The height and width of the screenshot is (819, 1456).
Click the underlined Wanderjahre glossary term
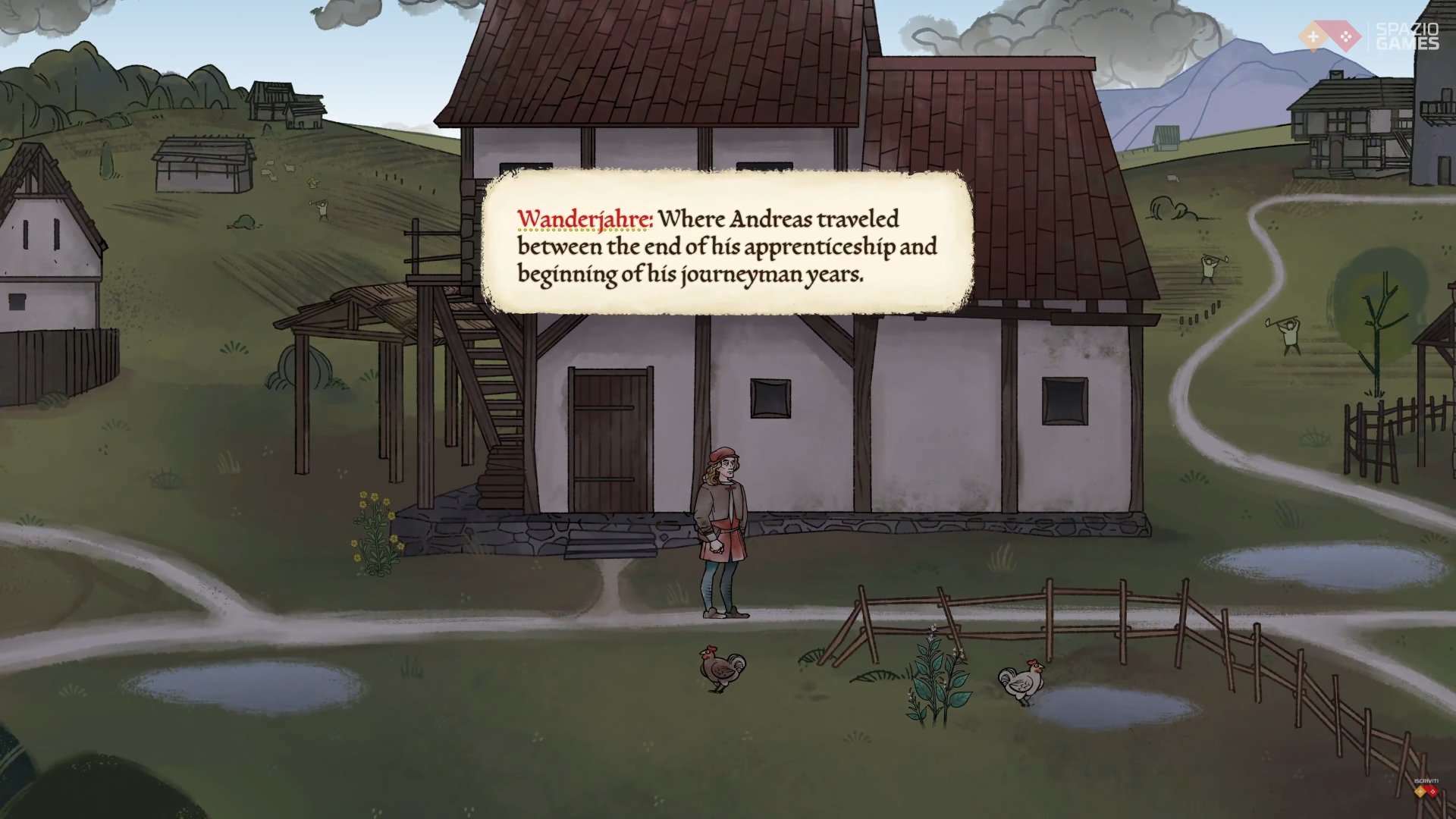coord(584,219)
